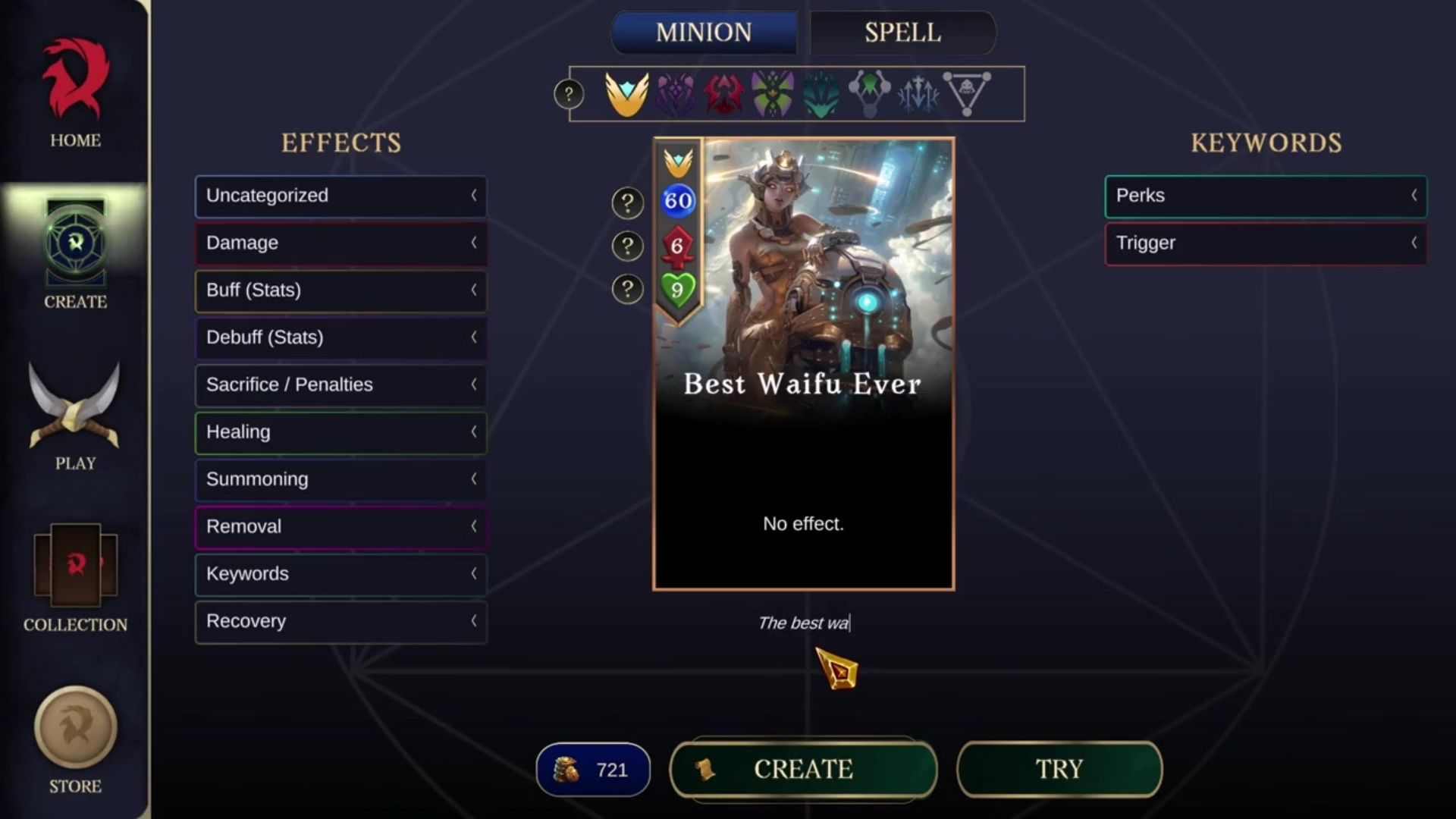Visit the Store
The width and height of the screenshot is (1456, 819).
click(x=75, y=740)
